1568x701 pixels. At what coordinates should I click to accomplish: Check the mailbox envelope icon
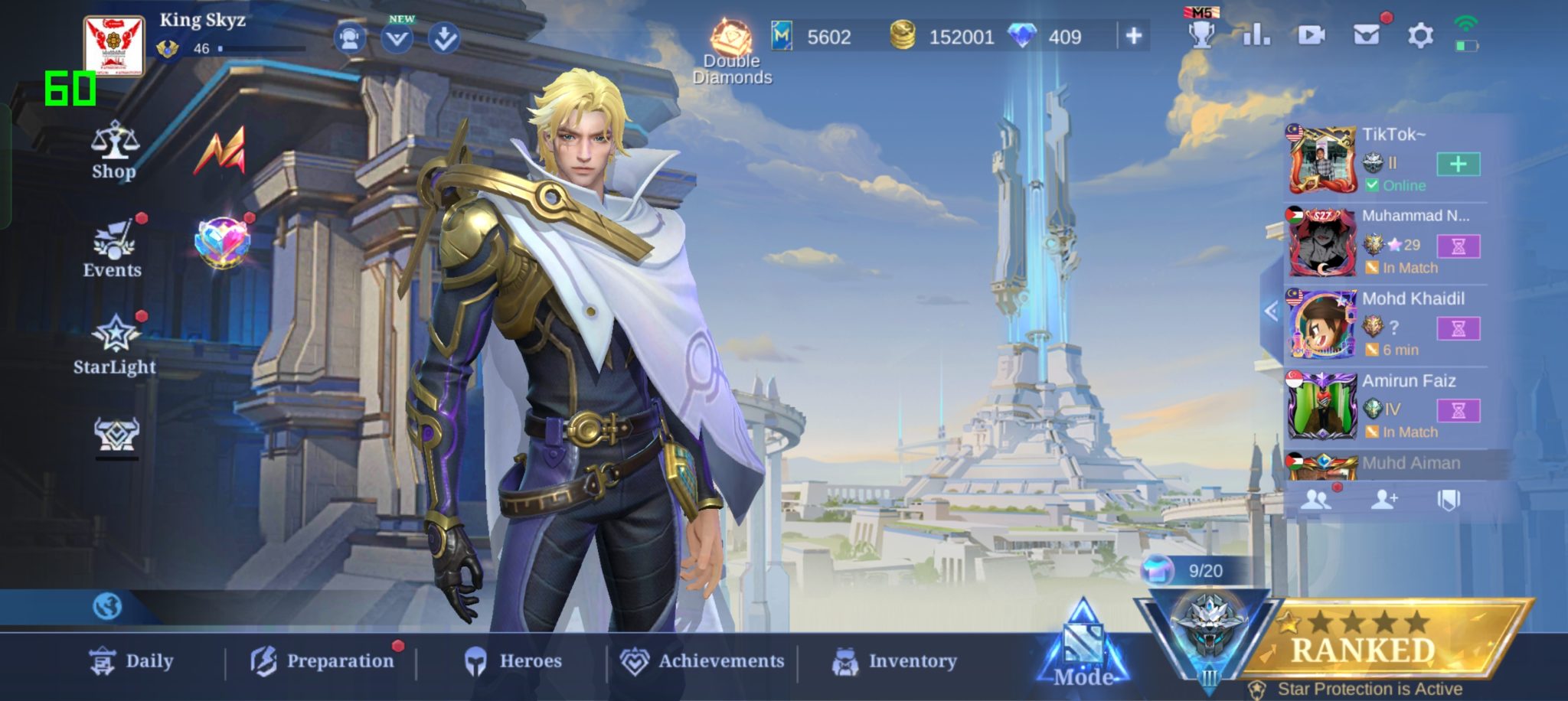click(x=1367, y=35)
